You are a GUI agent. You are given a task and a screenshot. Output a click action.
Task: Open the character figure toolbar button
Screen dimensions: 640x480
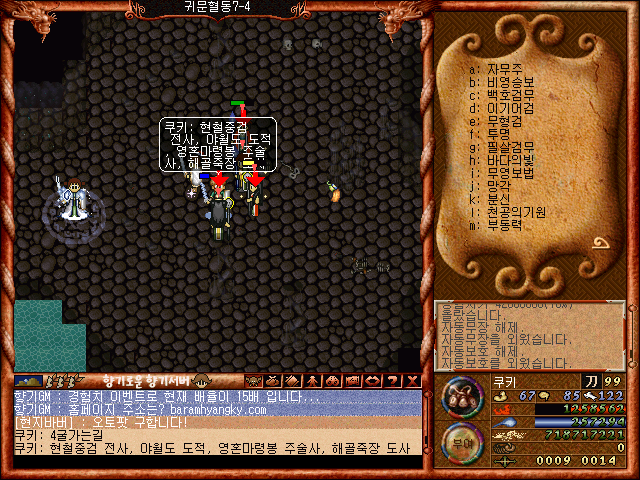pyautogui.click(x=311, y=380)
